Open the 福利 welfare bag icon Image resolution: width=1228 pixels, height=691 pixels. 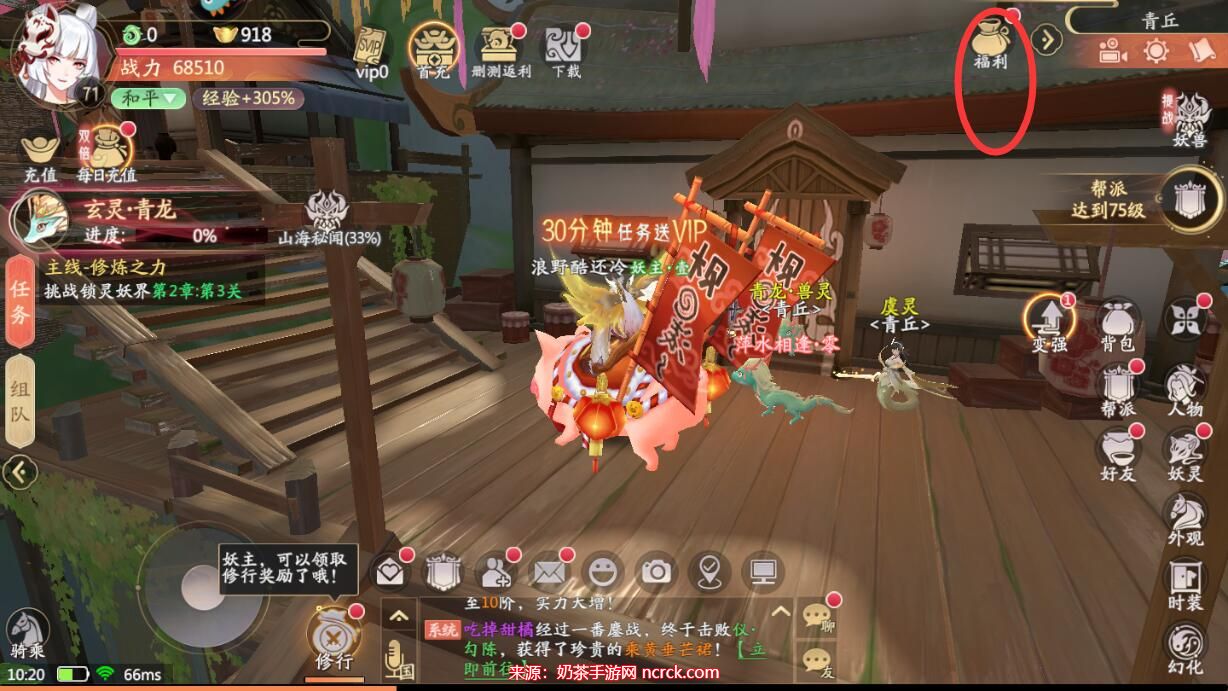coord(992,40)
